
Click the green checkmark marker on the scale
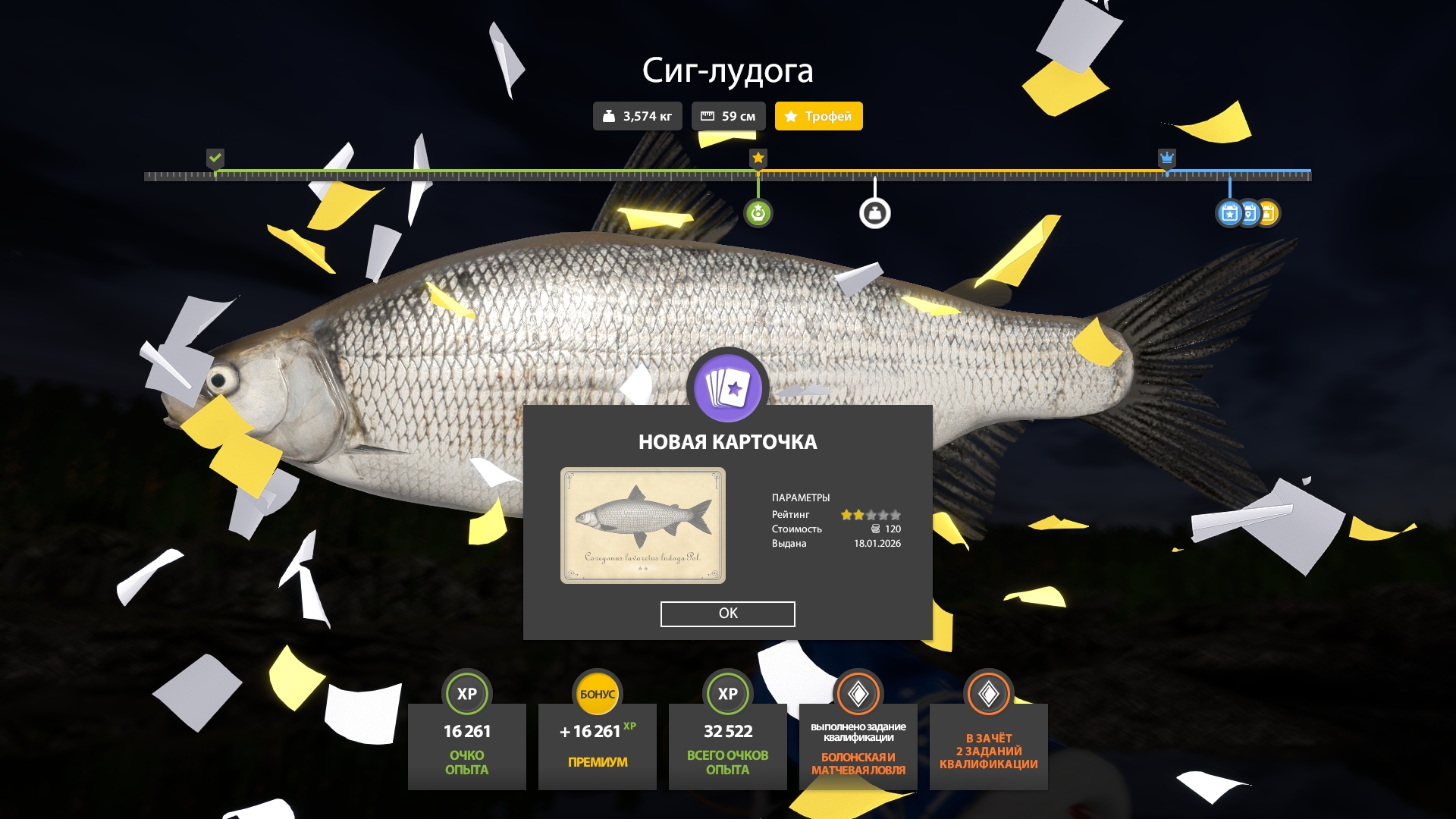[215, 158]
